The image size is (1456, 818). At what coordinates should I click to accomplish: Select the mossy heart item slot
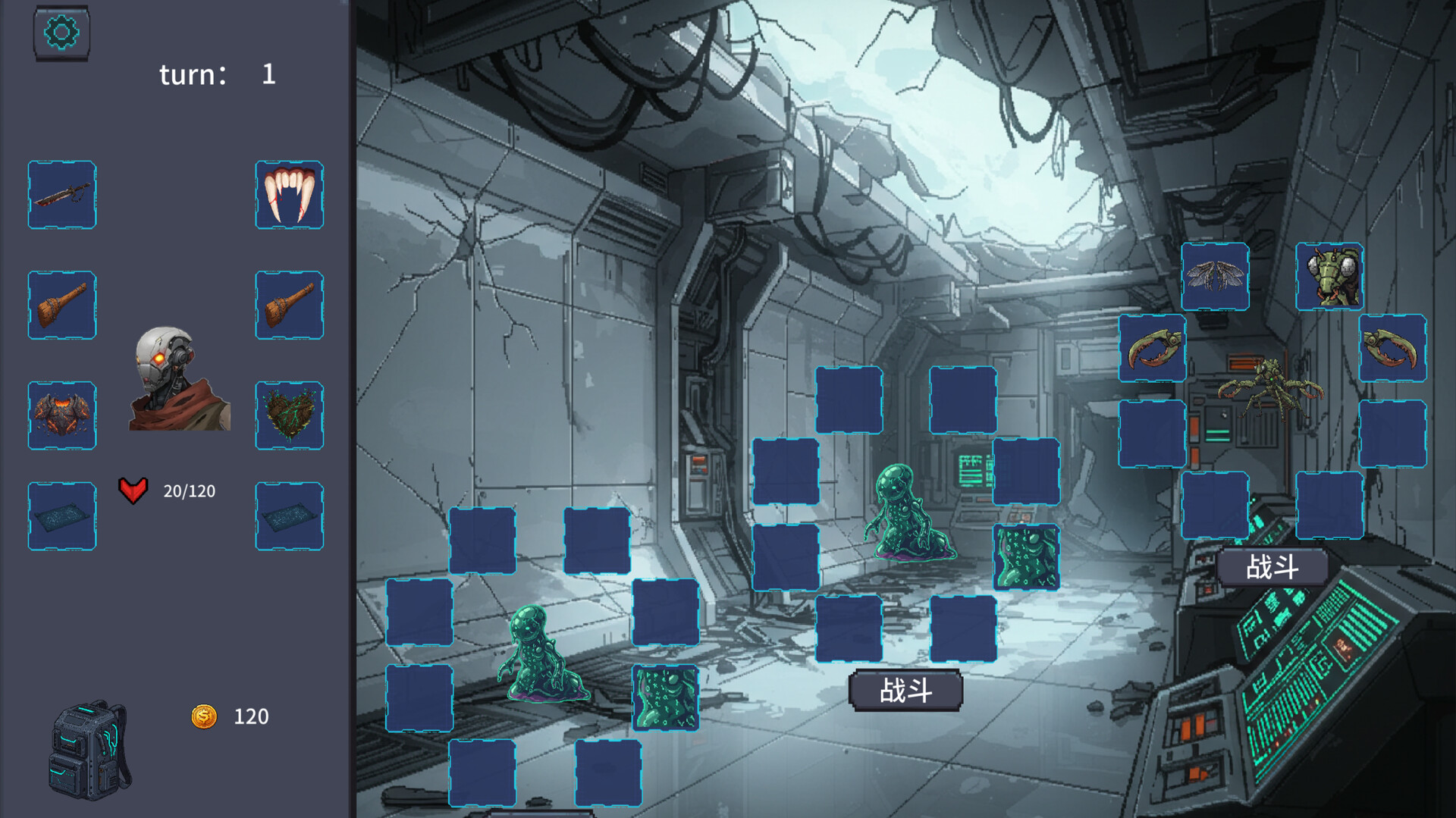tap(289, 415)
